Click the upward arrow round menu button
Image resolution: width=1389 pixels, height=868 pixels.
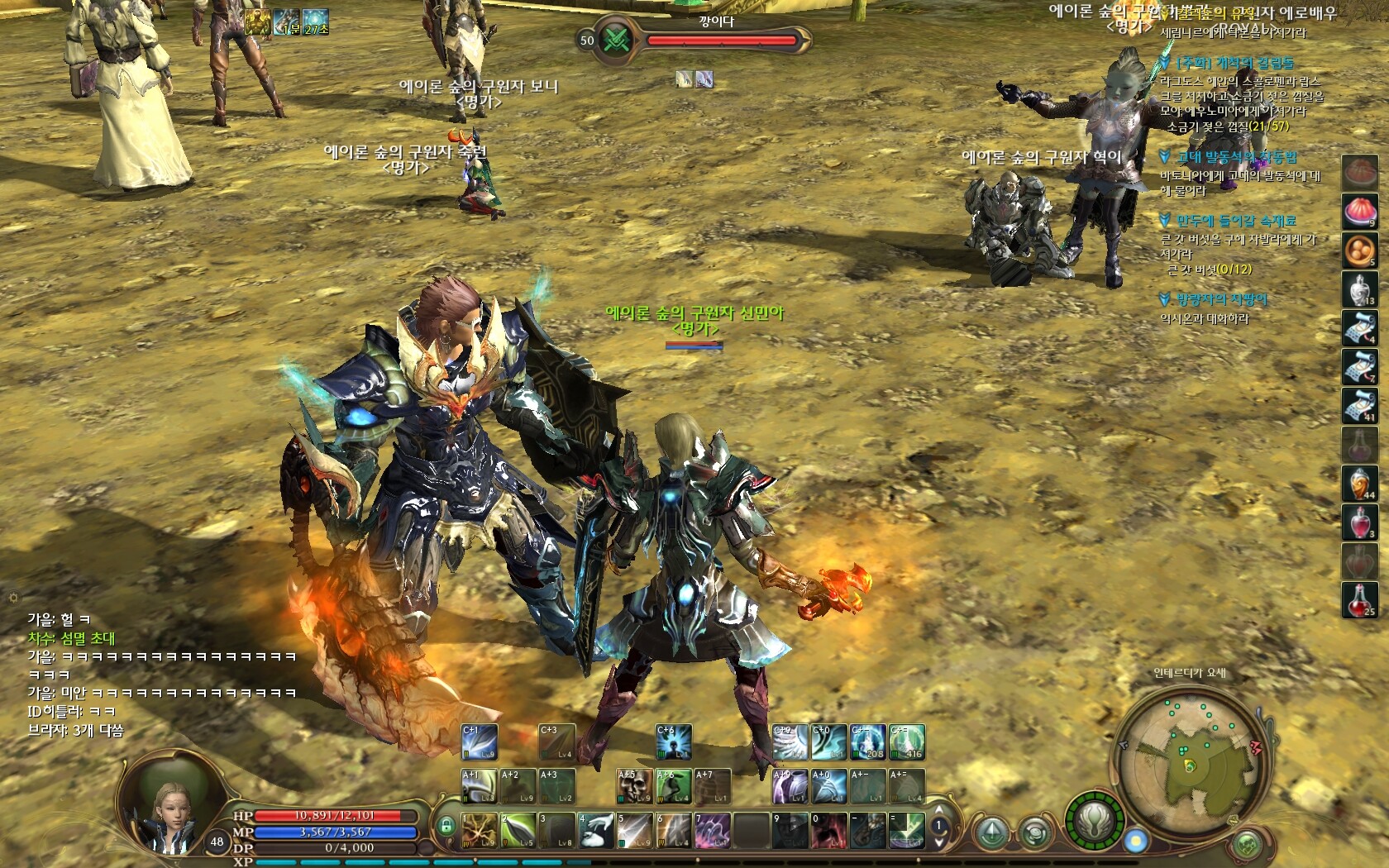tap(990, 832)
